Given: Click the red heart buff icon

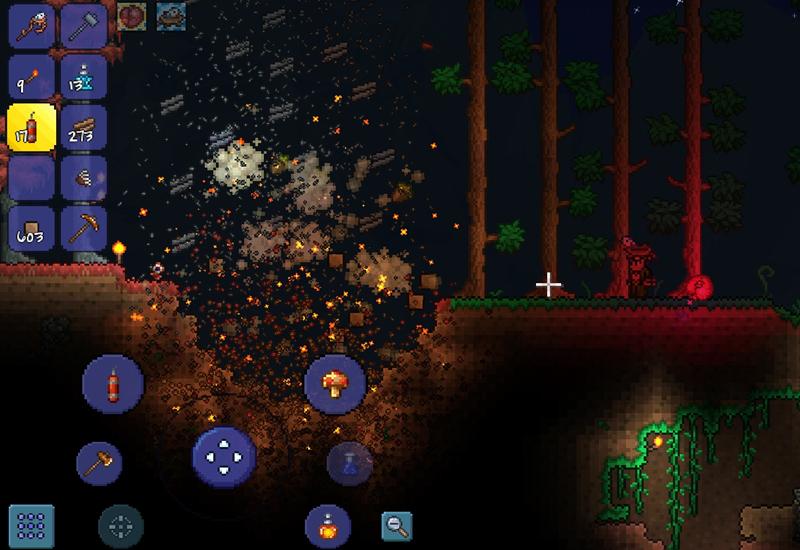Looking at the screenshot, I should [132, 15].
